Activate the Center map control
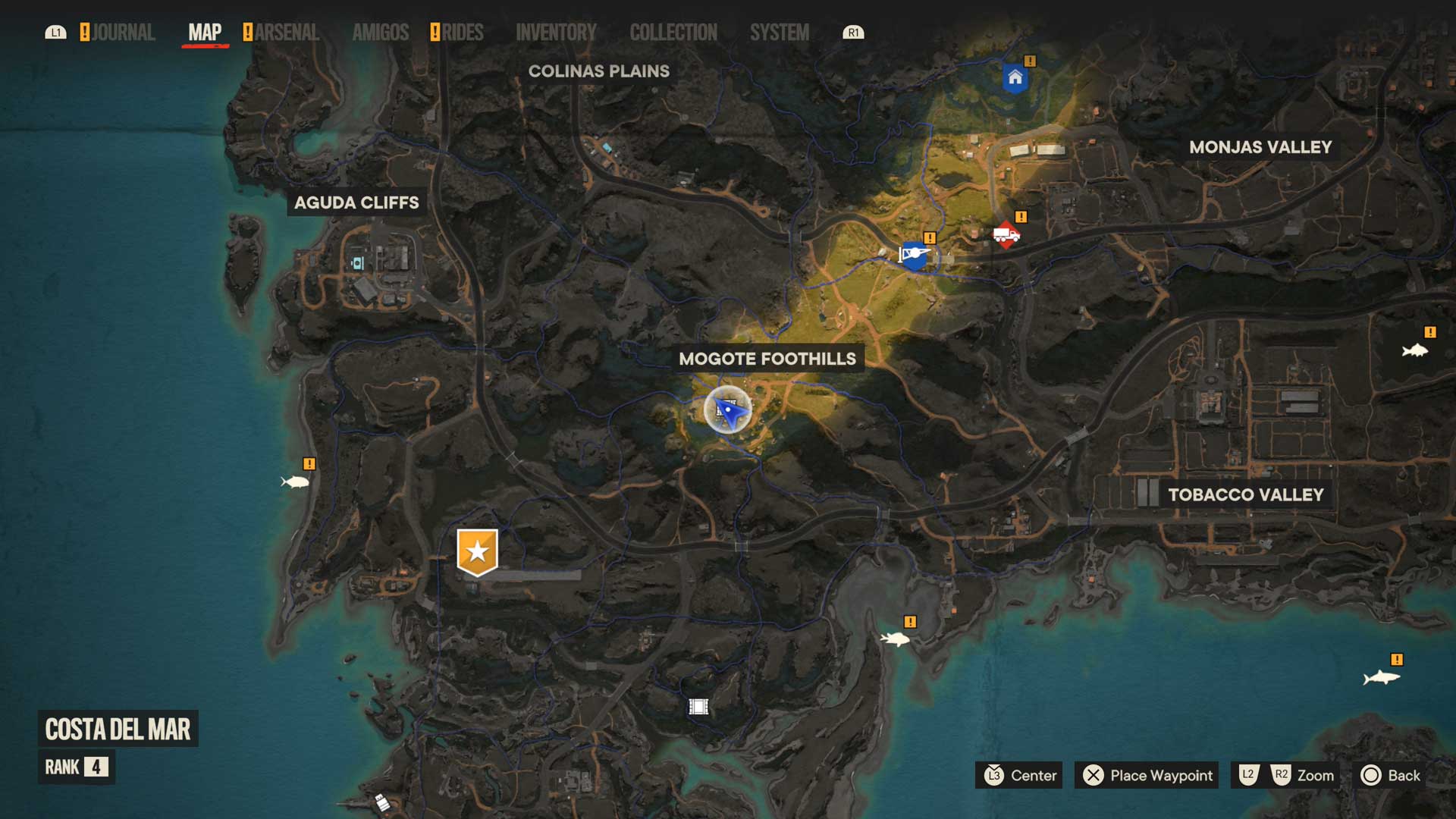 1019,776
